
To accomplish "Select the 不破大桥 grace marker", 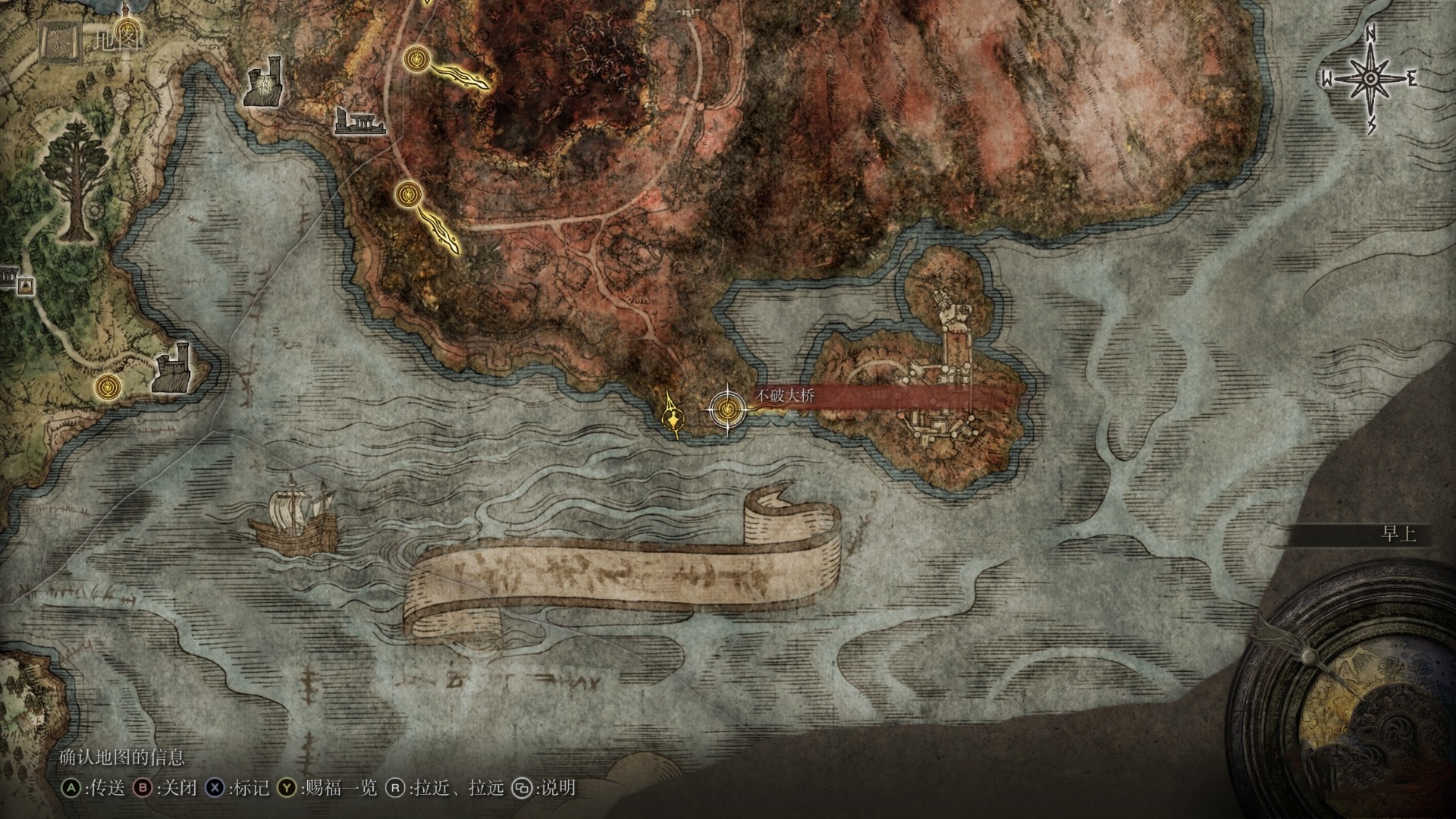I will point(727,409).
